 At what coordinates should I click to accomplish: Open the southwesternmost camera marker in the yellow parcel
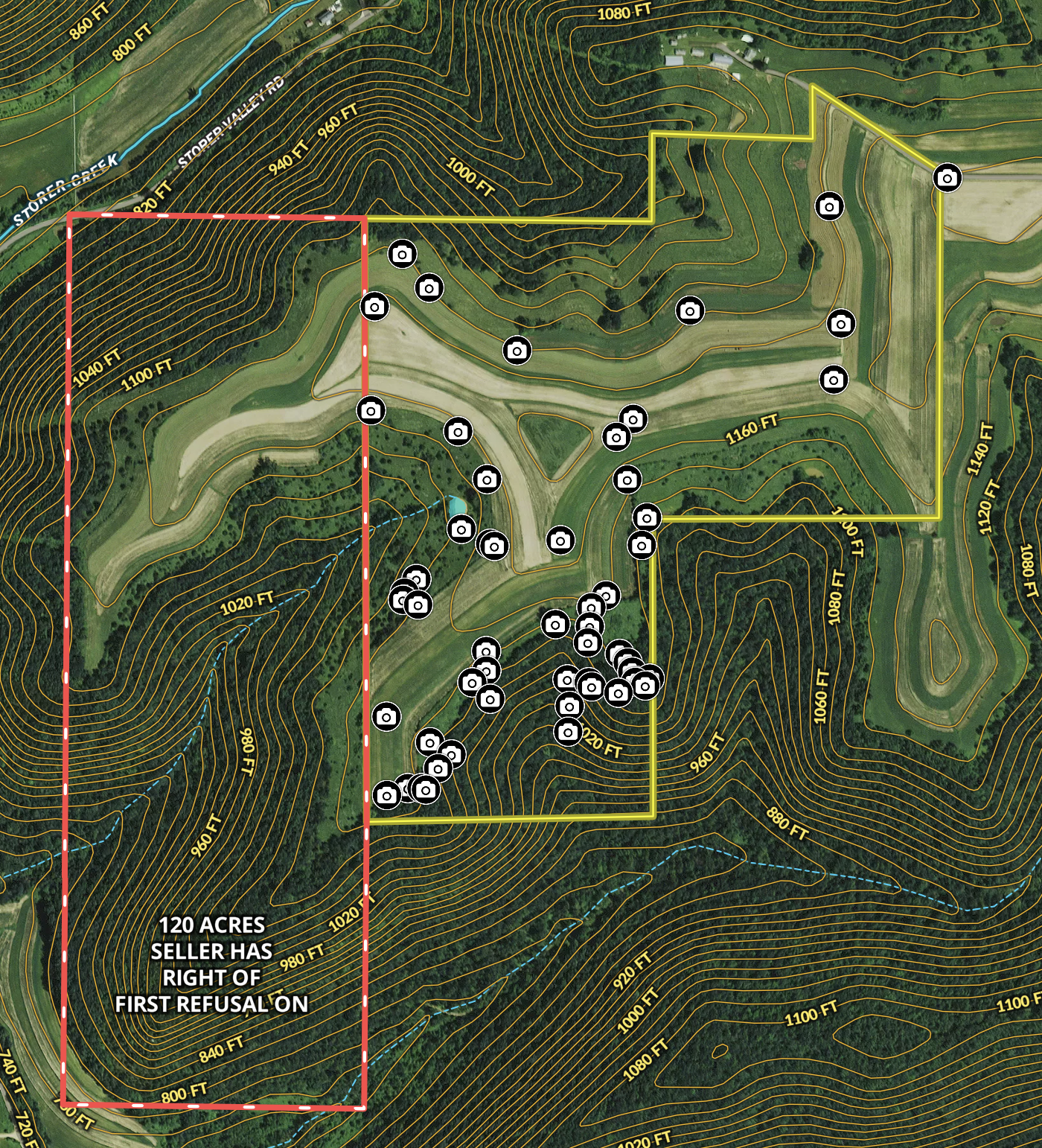(386, 795)
